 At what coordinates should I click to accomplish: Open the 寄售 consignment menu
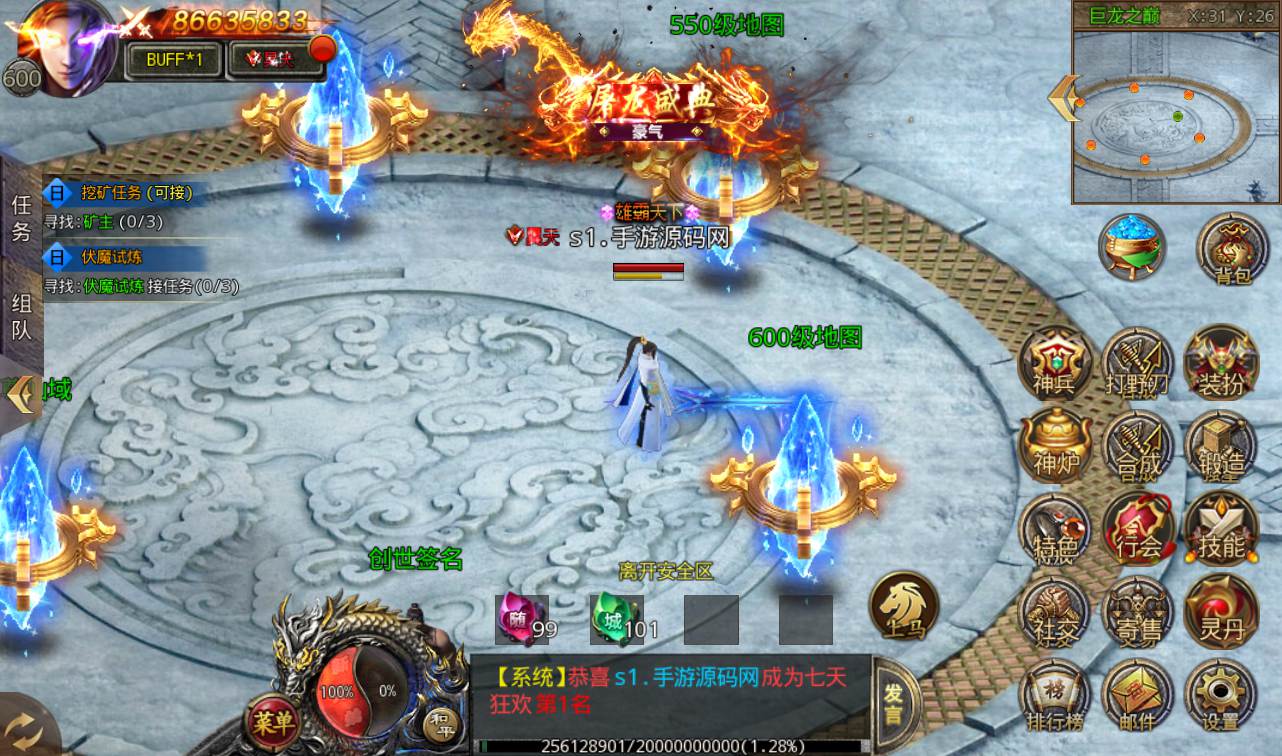[1138, 611]
